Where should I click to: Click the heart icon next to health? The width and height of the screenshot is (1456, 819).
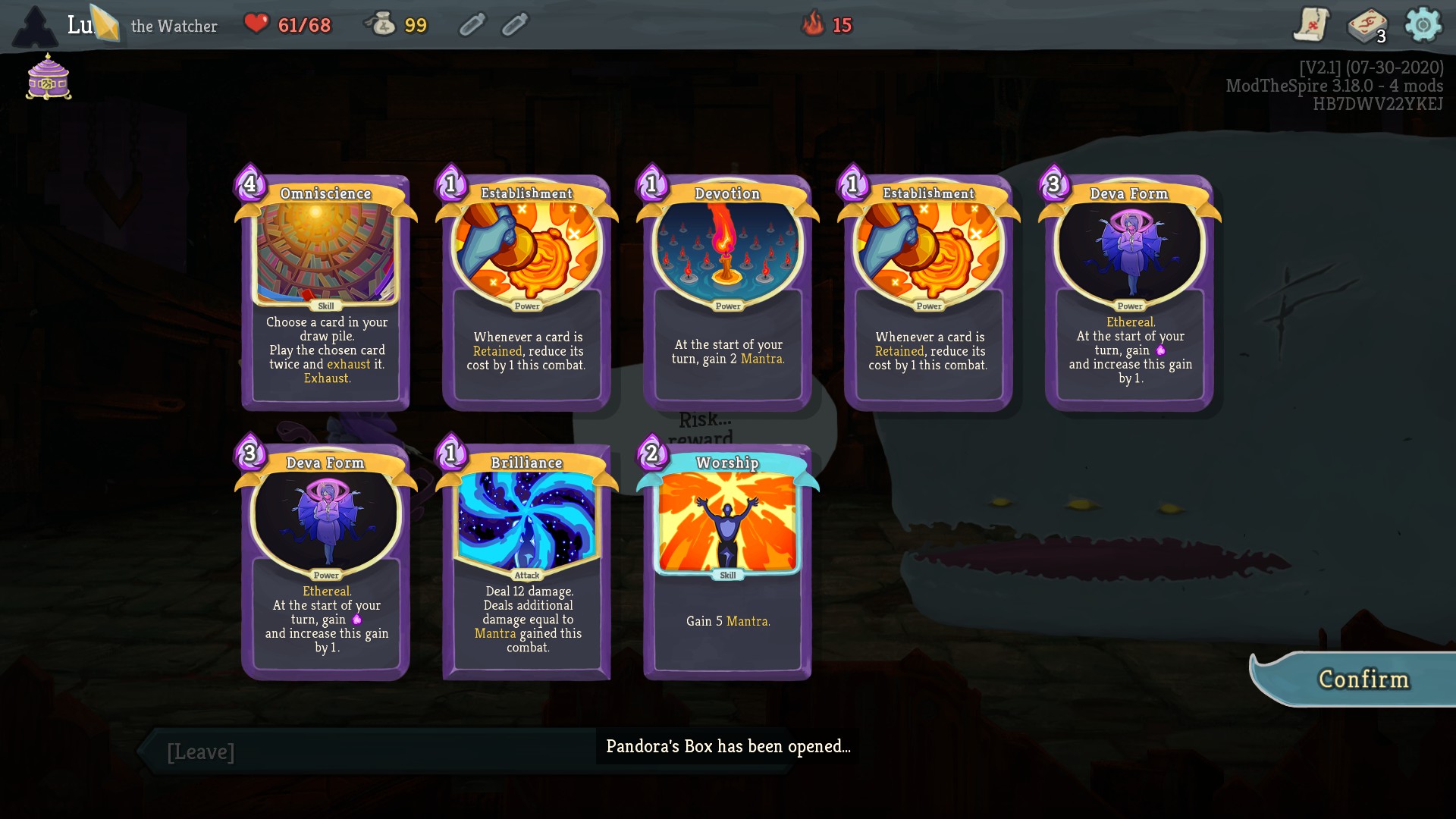pos(258,24)
